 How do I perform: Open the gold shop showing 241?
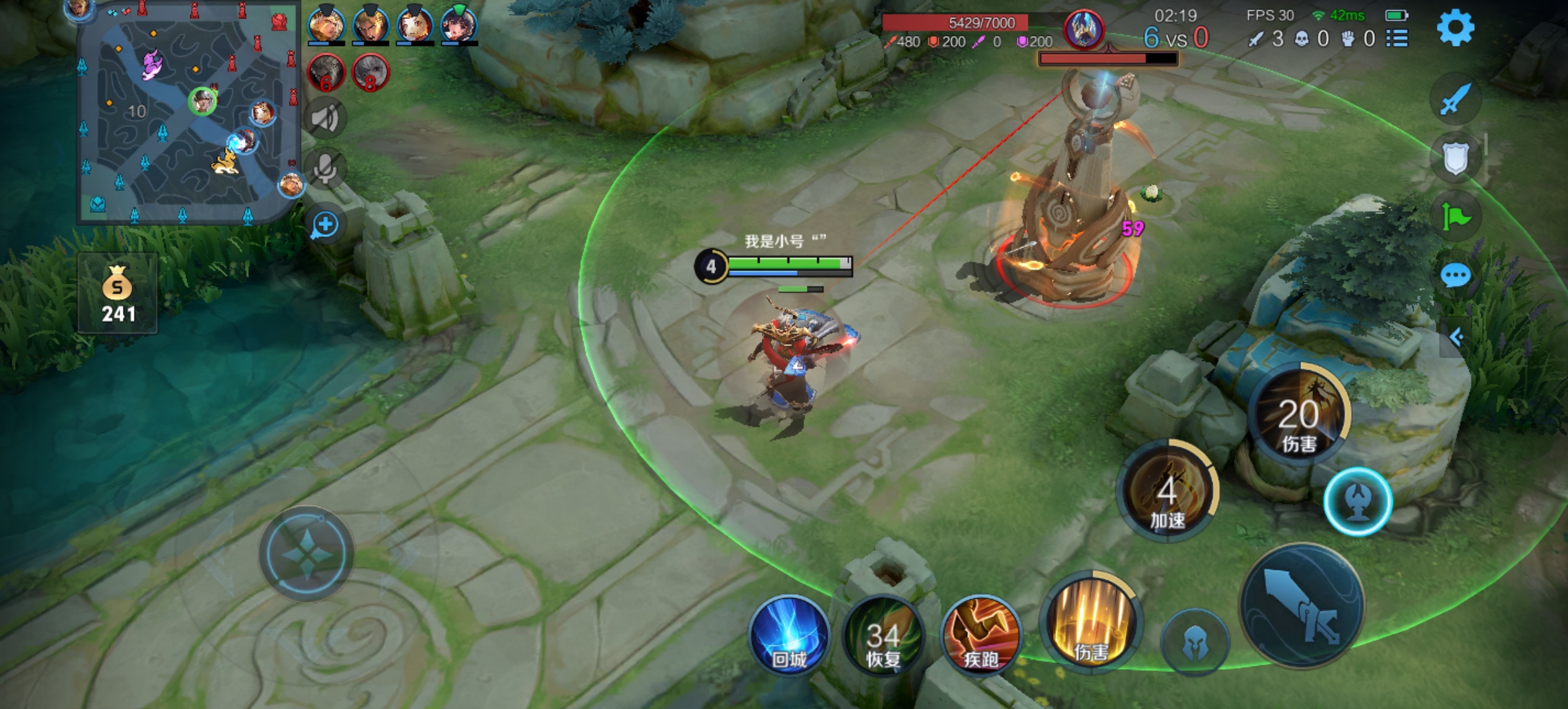click(x=118, y=294)
